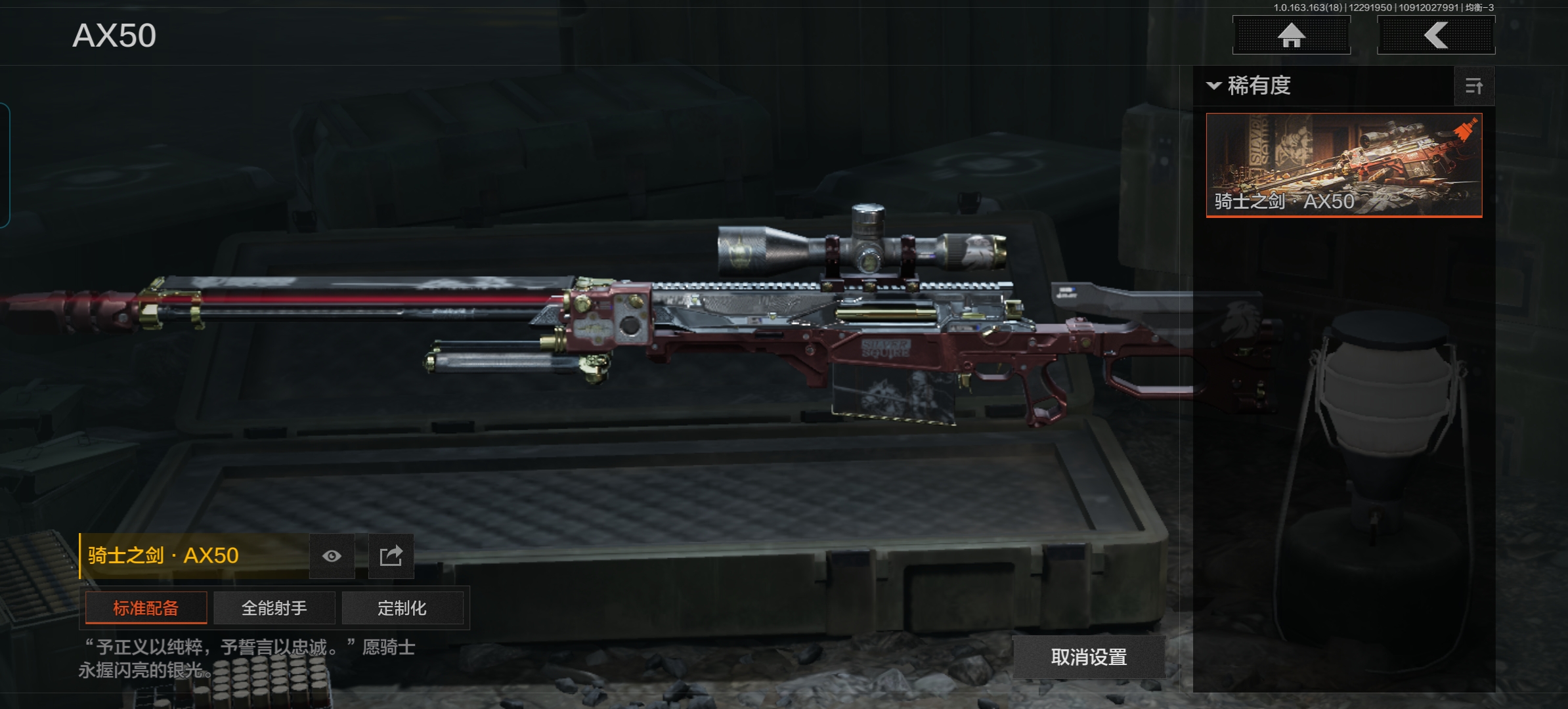Return to the home screen
This screenshot has width=1568, height=709.
(x=1291, y=35)
